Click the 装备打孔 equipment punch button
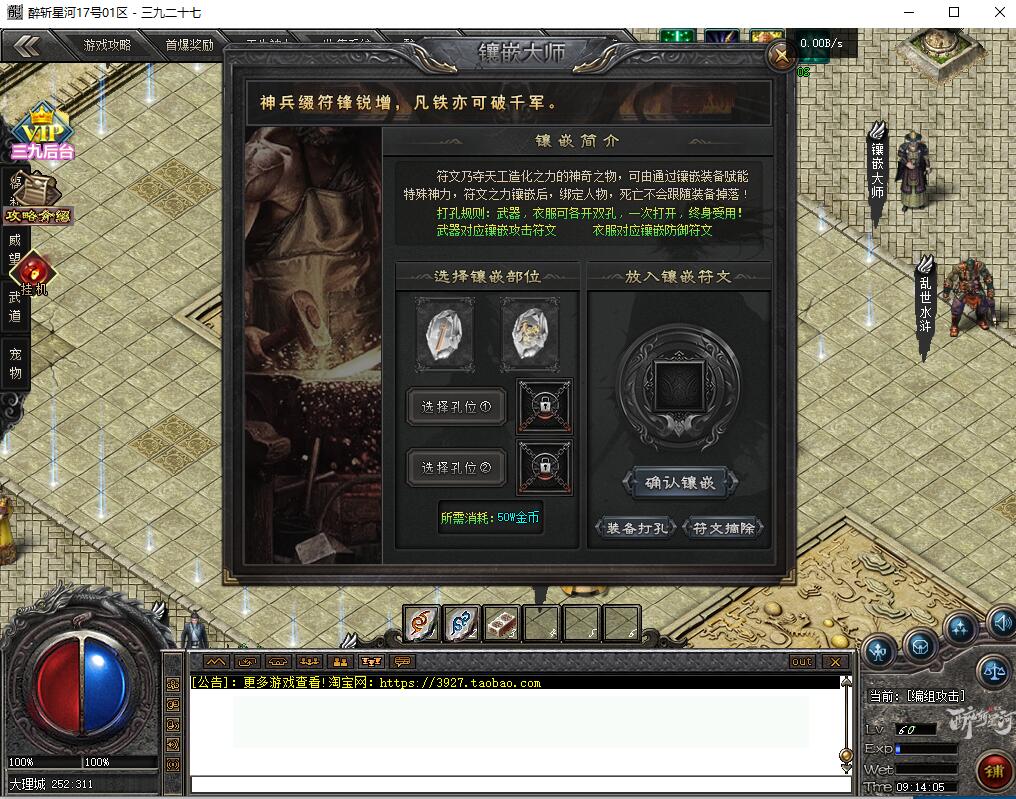 coord(636,528)
